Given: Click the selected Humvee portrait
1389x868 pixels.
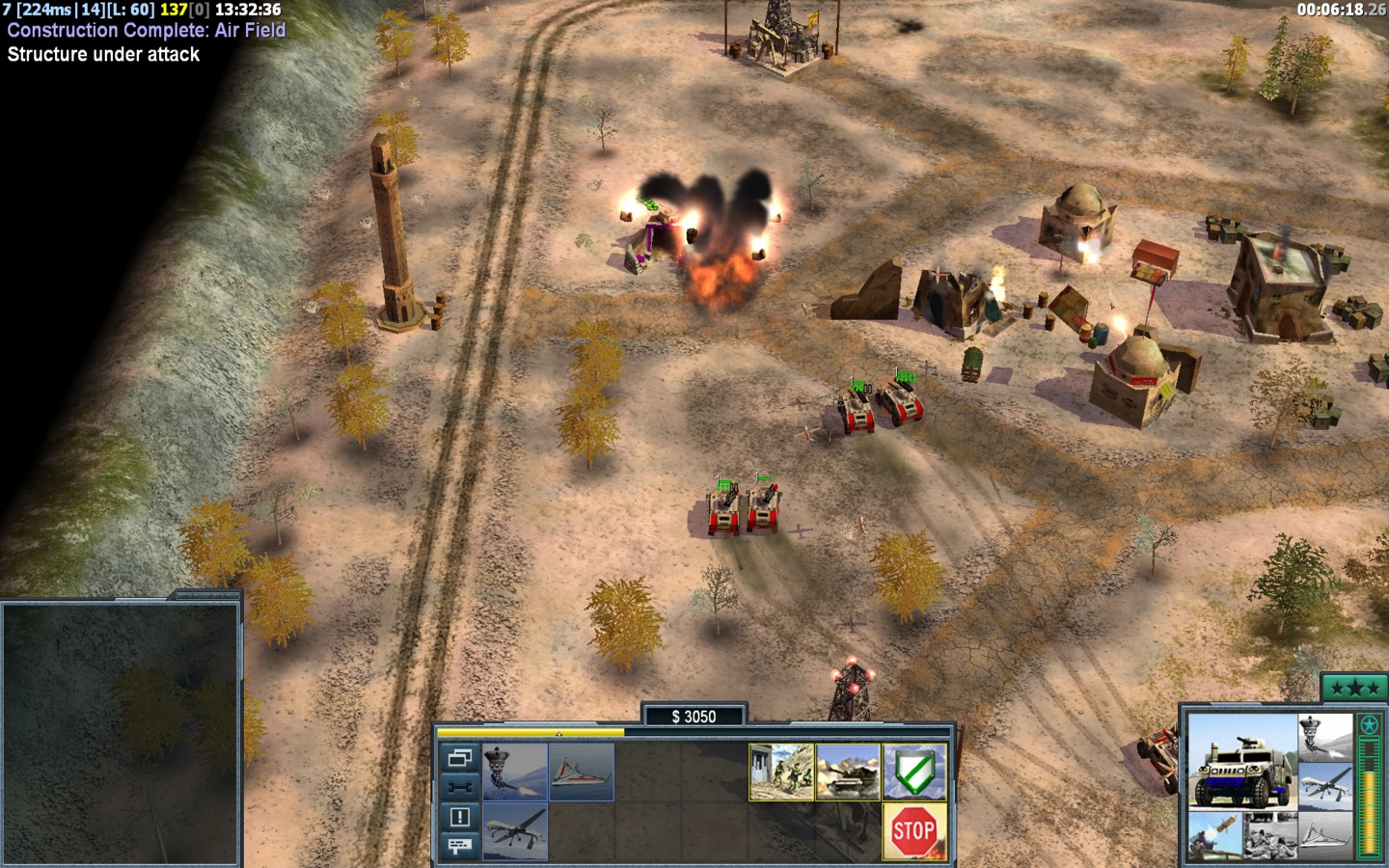Looking at the screenshot, I should (1241, 761).
